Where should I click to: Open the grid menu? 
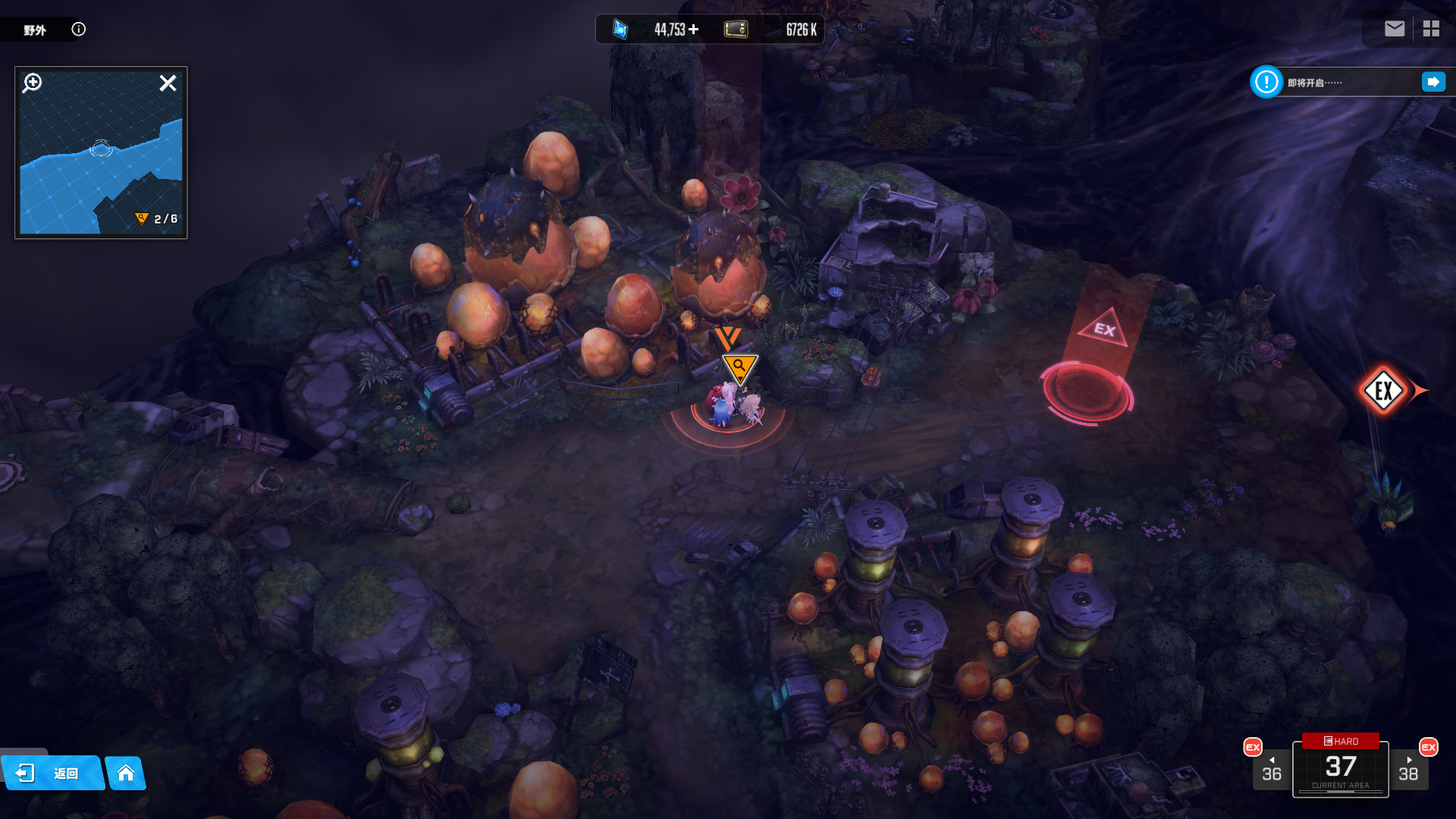(1431, 29)
